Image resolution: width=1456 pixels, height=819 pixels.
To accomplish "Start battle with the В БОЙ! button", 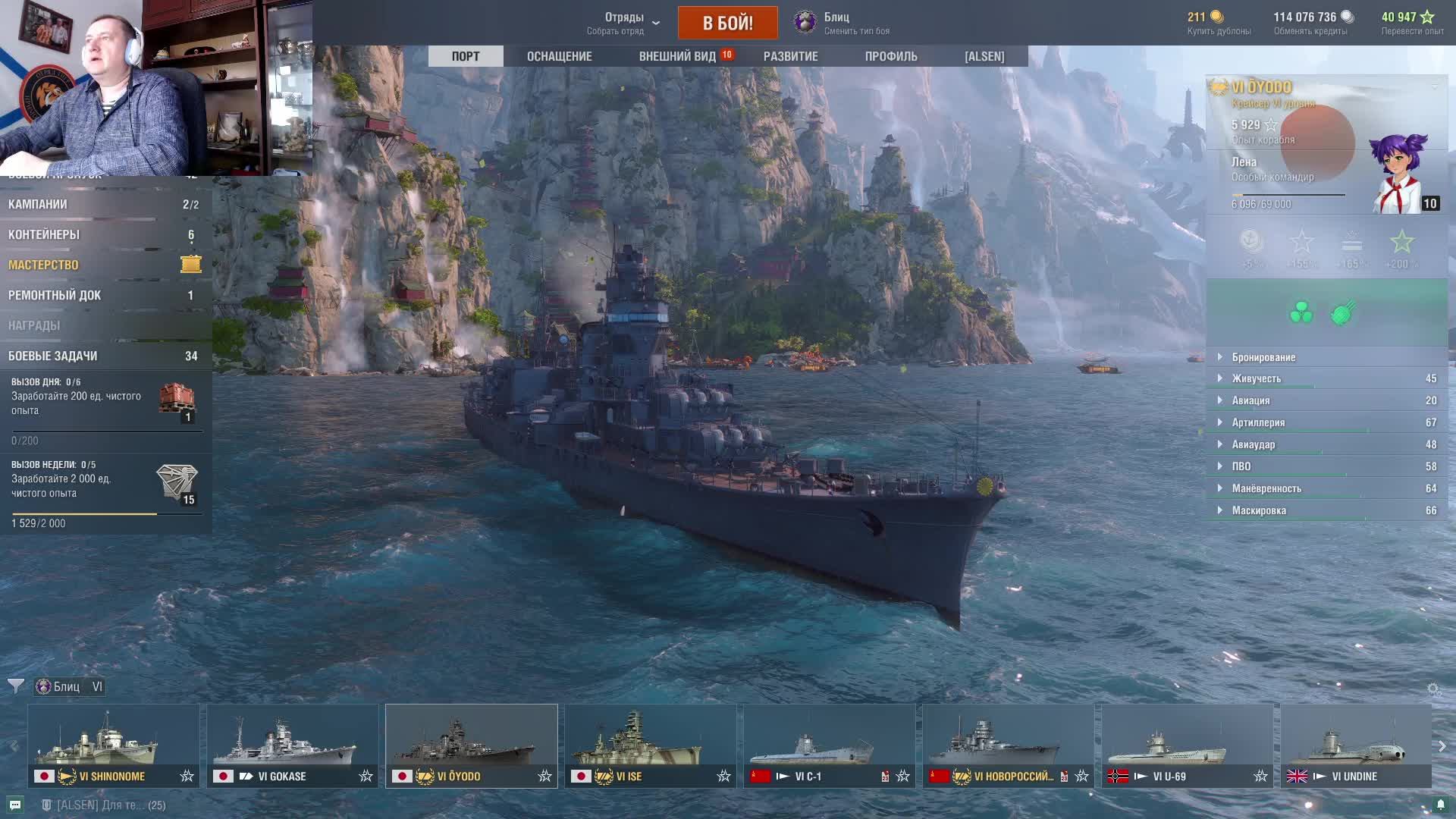I will pyautogui.click(x=727, y=23).
